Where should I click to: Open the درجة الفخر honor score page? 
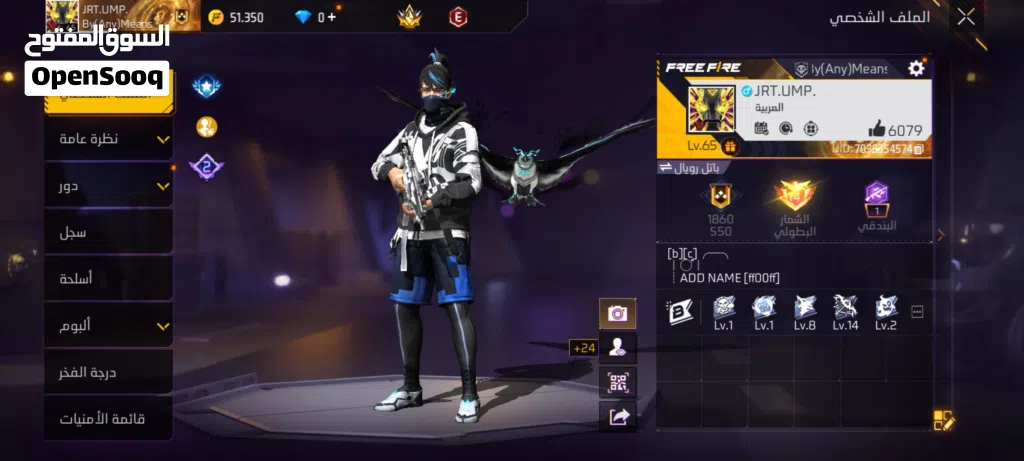click(108, 372)
